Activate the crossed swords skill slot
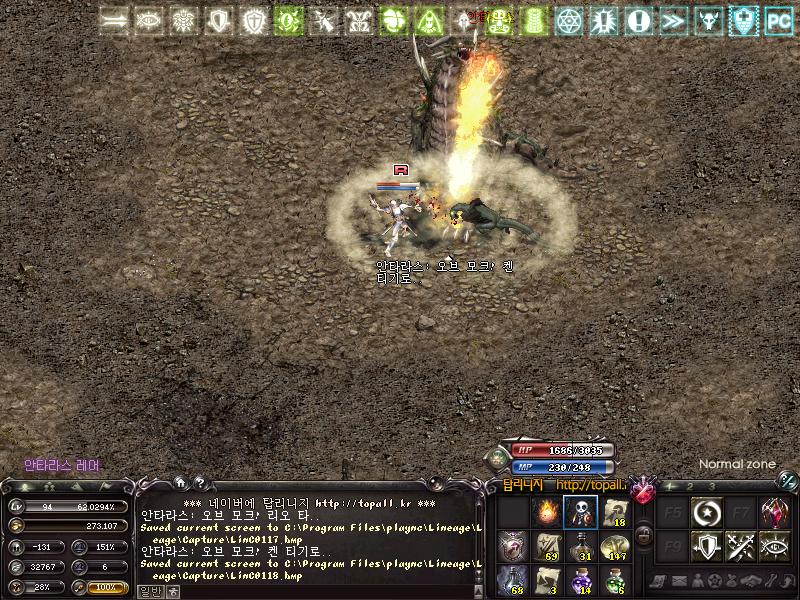 (x=741, y=547)
